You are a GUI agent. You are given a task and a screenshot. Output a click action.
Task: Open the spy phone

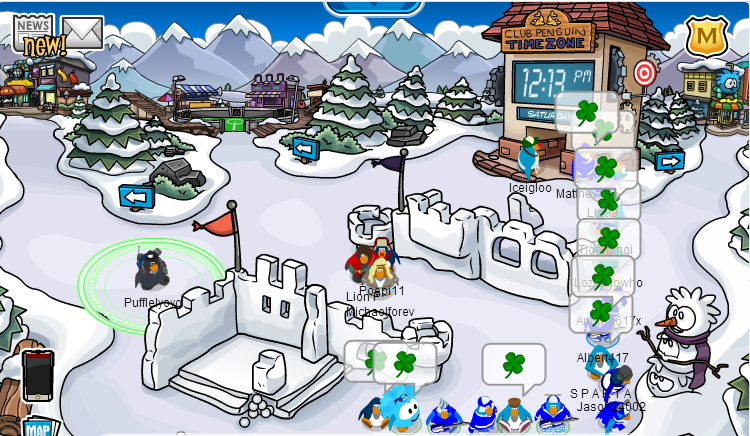point(37,374)
